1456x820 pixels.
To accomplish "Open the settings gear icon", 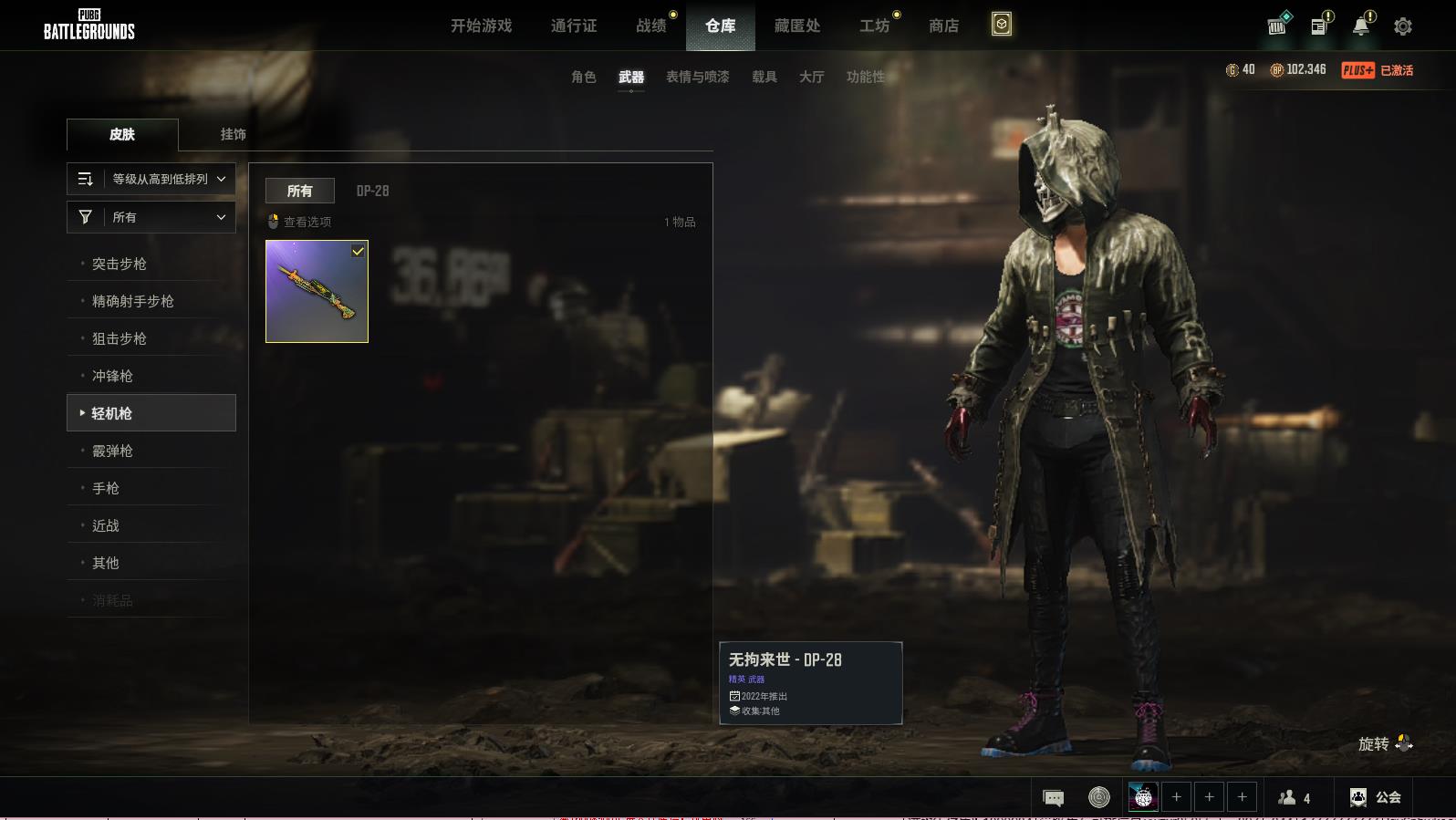I will [1403, 26].
